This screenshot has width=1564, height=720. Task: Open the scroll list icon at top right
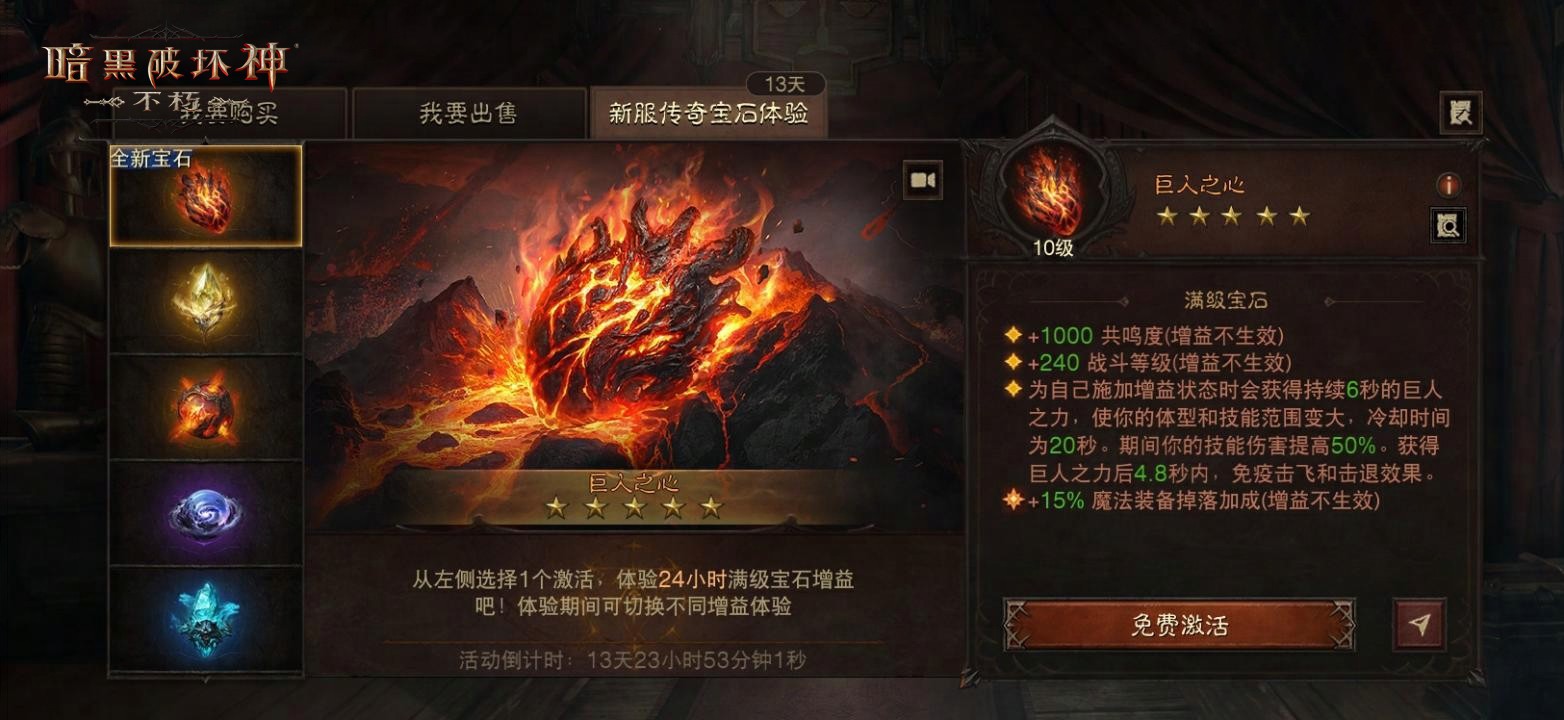[x=1459, y=112]
